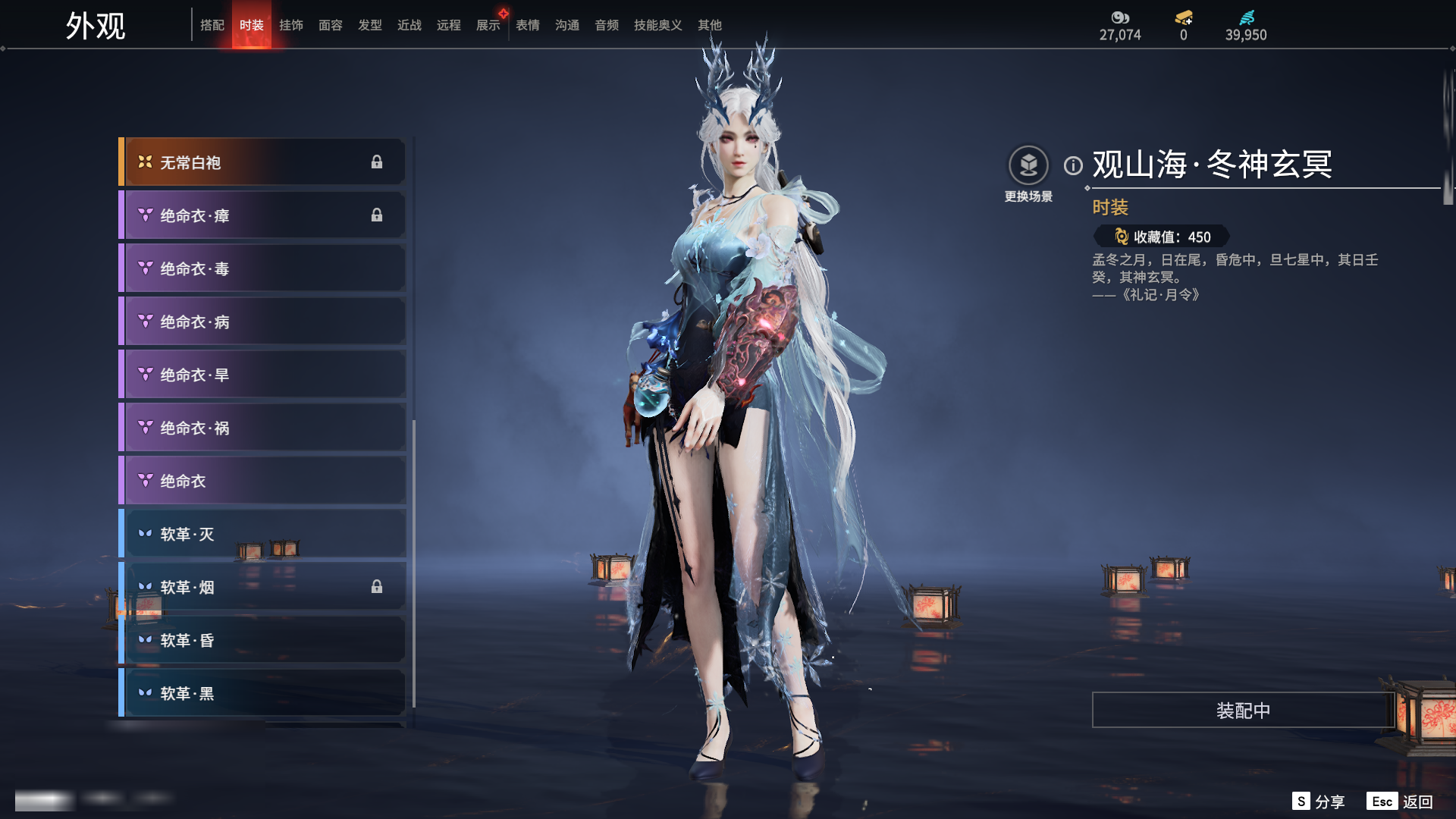Switch to the 技能奥义 tab
Viewport: 1456px width, 819px height.
657,25
